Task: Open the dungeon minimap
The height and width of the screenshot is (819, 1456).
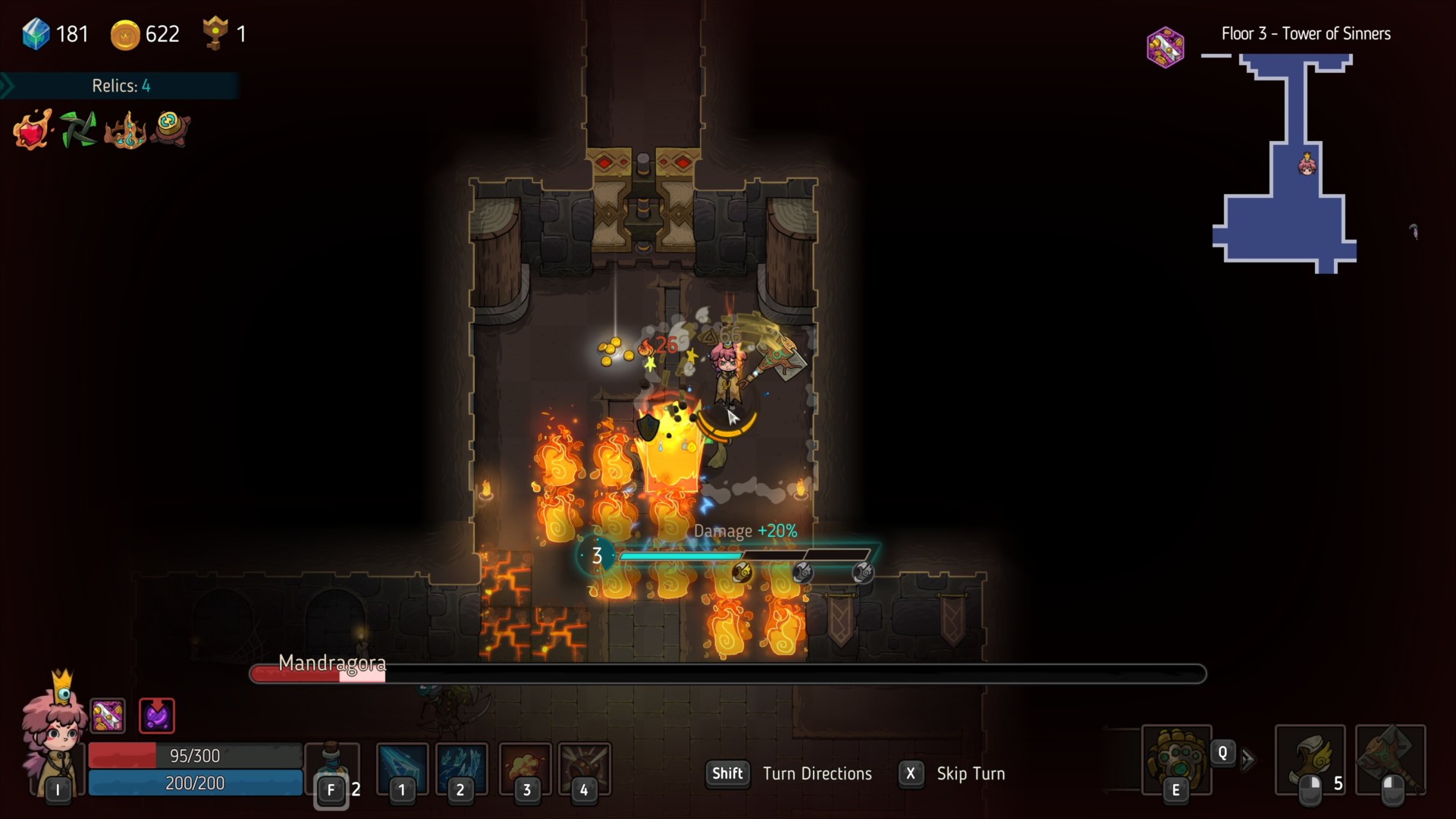Action: (1286, 163)
